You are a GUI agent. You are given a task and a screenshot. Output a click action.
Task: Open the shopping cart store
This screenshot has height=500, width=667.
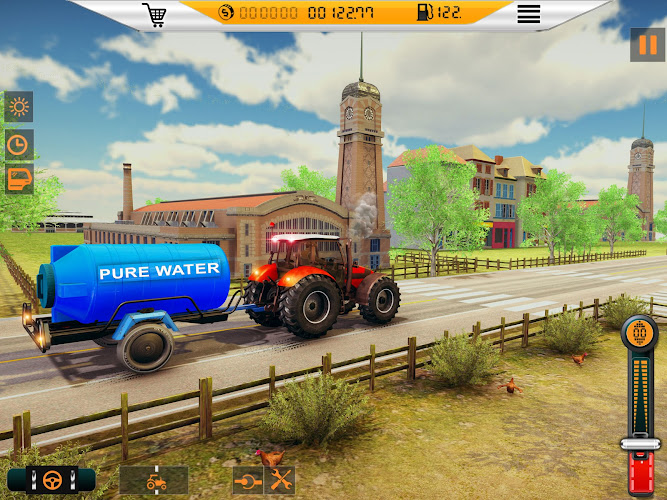coord(155,14)
